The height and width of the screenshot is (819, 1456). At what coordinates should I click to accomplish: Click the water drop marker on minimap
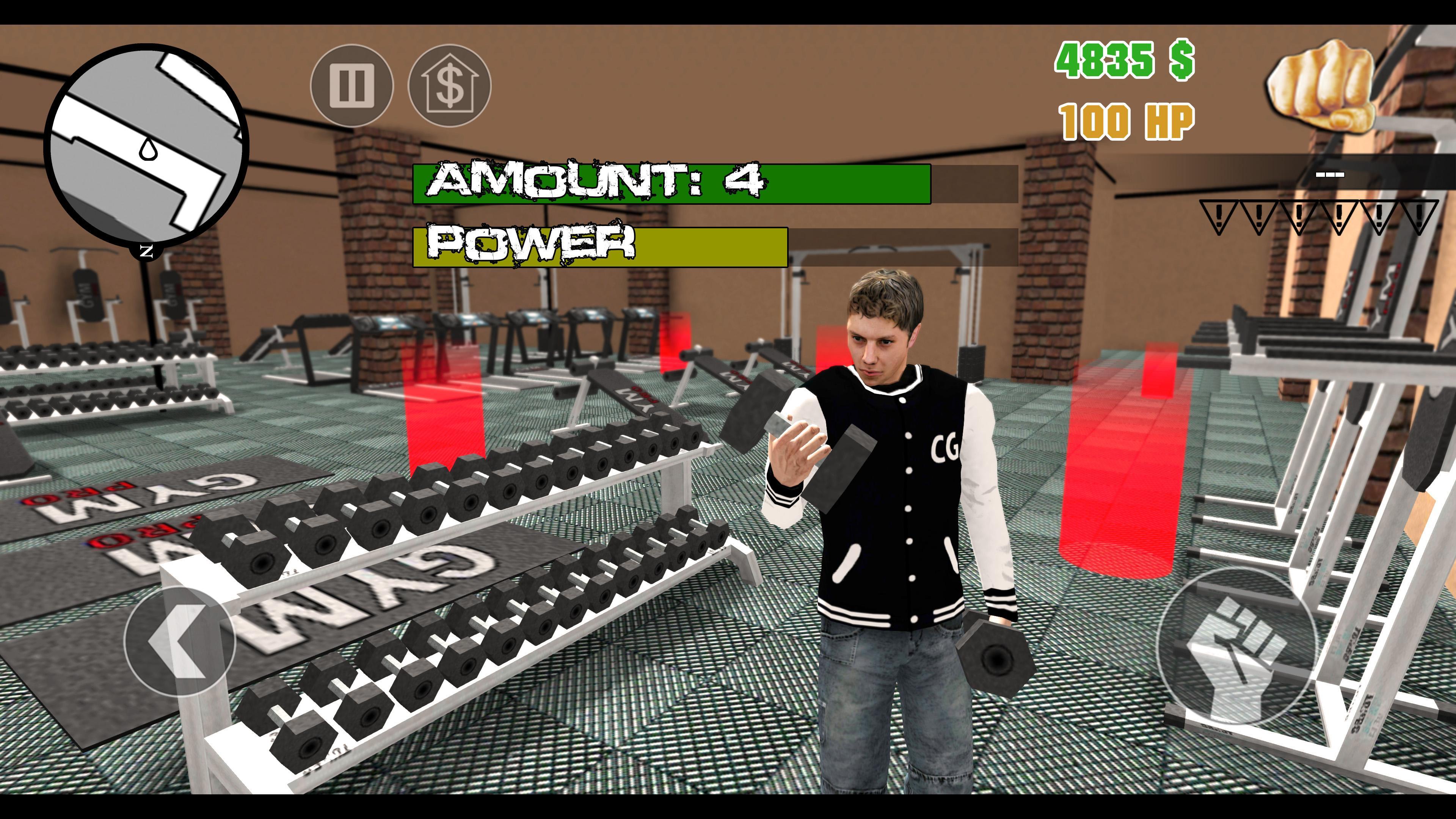[x=148, y=151]
